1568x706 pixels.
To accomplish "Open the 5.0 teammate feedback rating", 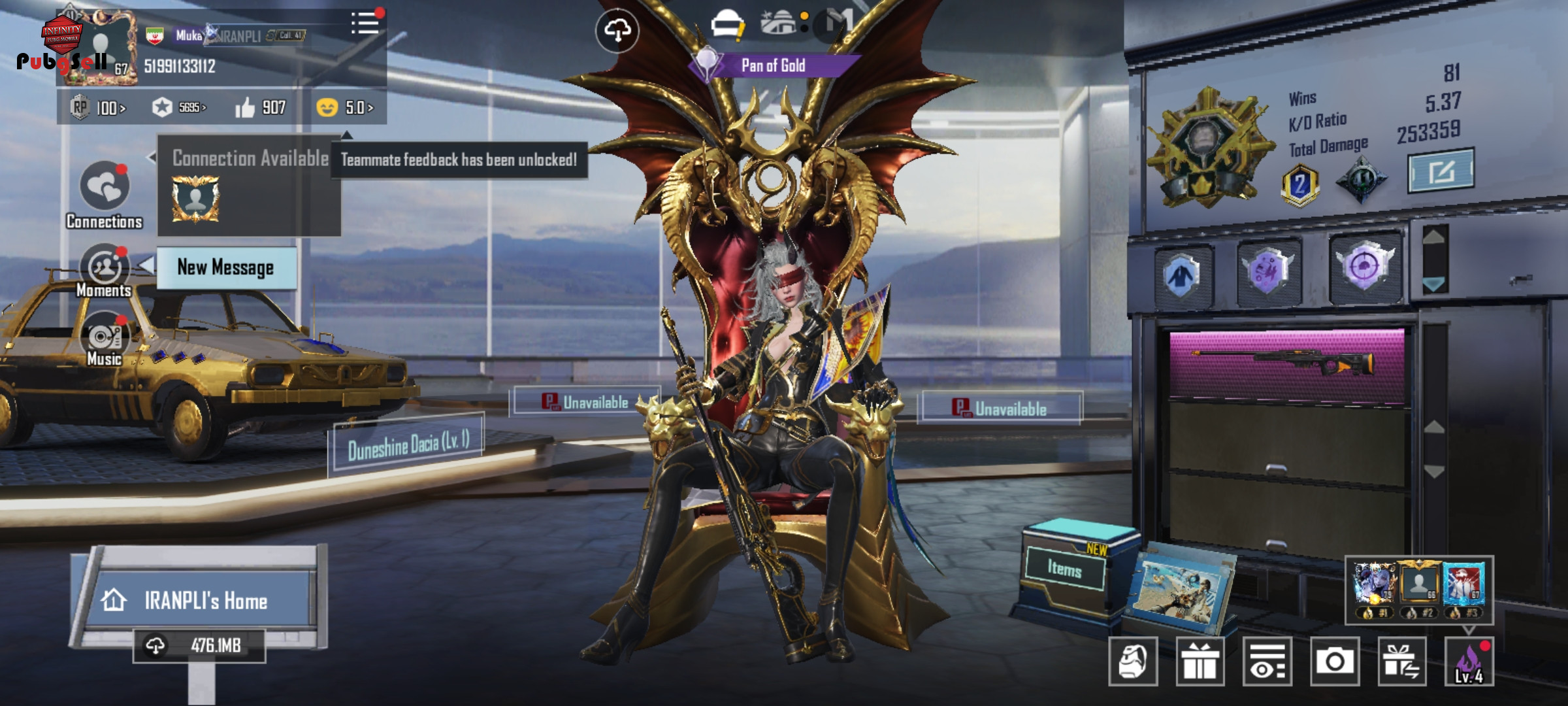I will coord(345,107).
